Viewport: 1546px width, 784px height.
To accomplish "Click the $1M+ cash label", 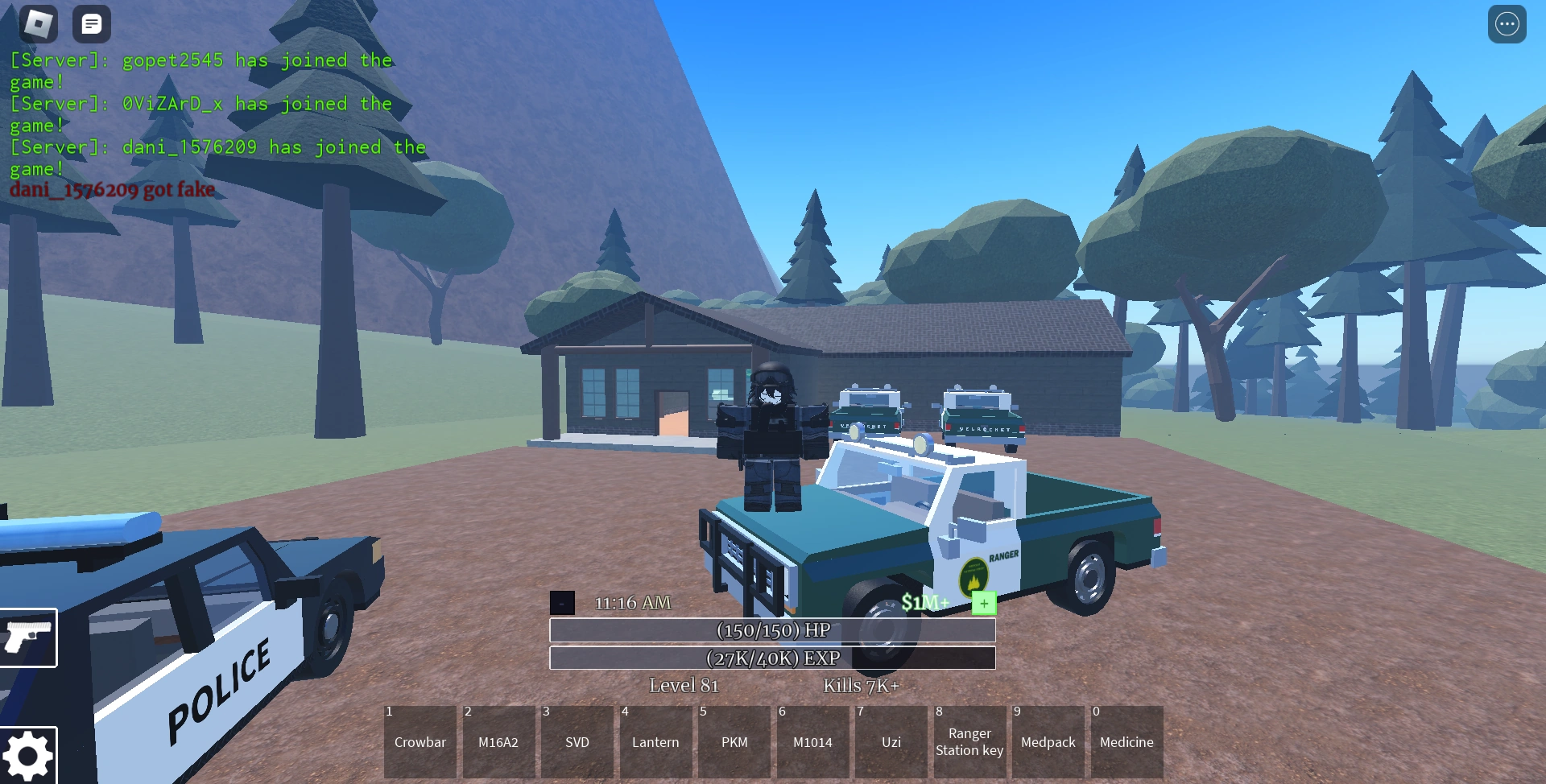I will pyautogui.click(x=926, y=602).
